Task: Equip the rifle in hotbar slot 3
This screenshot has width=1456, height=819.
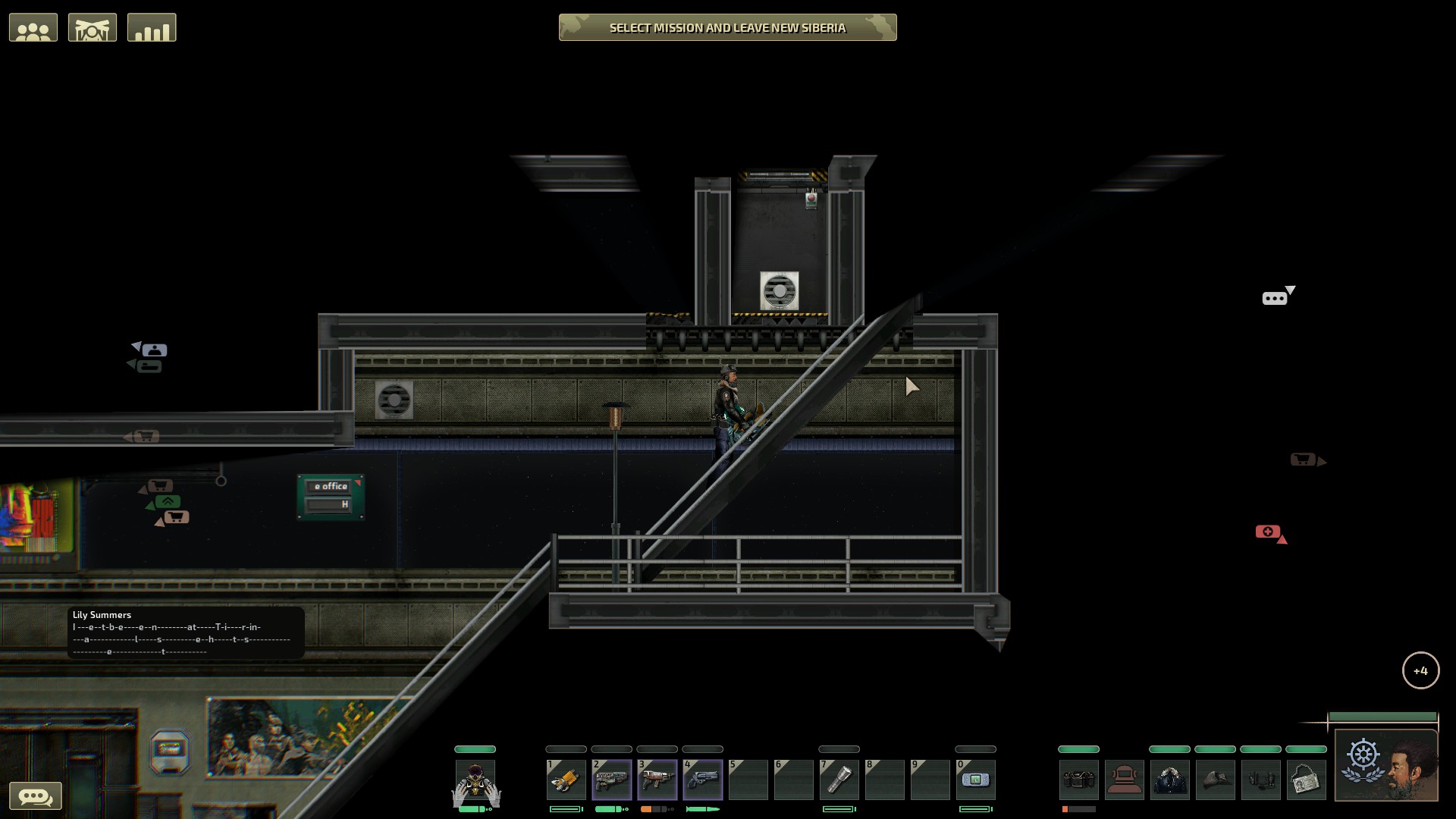Action: [657, 780]
